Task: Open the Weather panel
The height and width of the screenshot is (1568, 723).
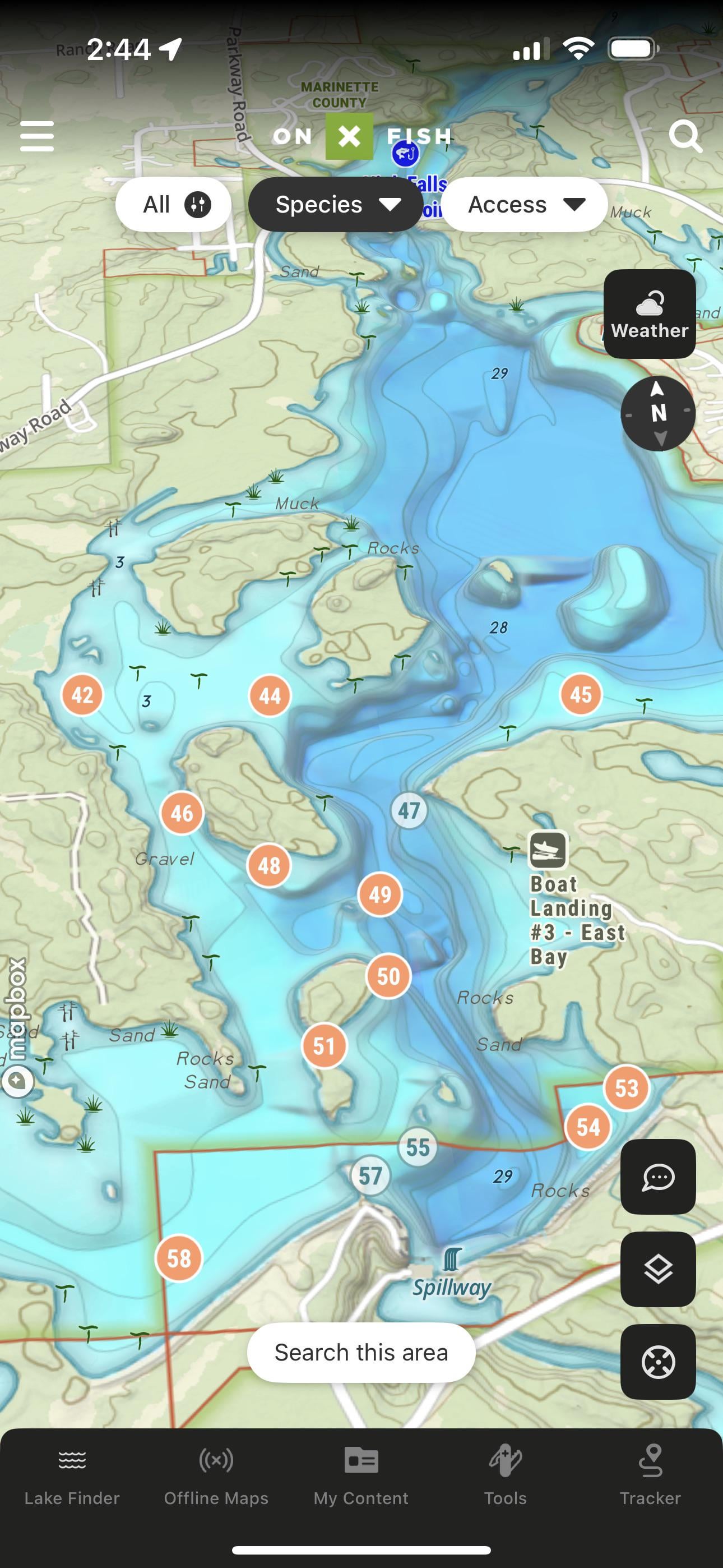Action: click(650, 314)
